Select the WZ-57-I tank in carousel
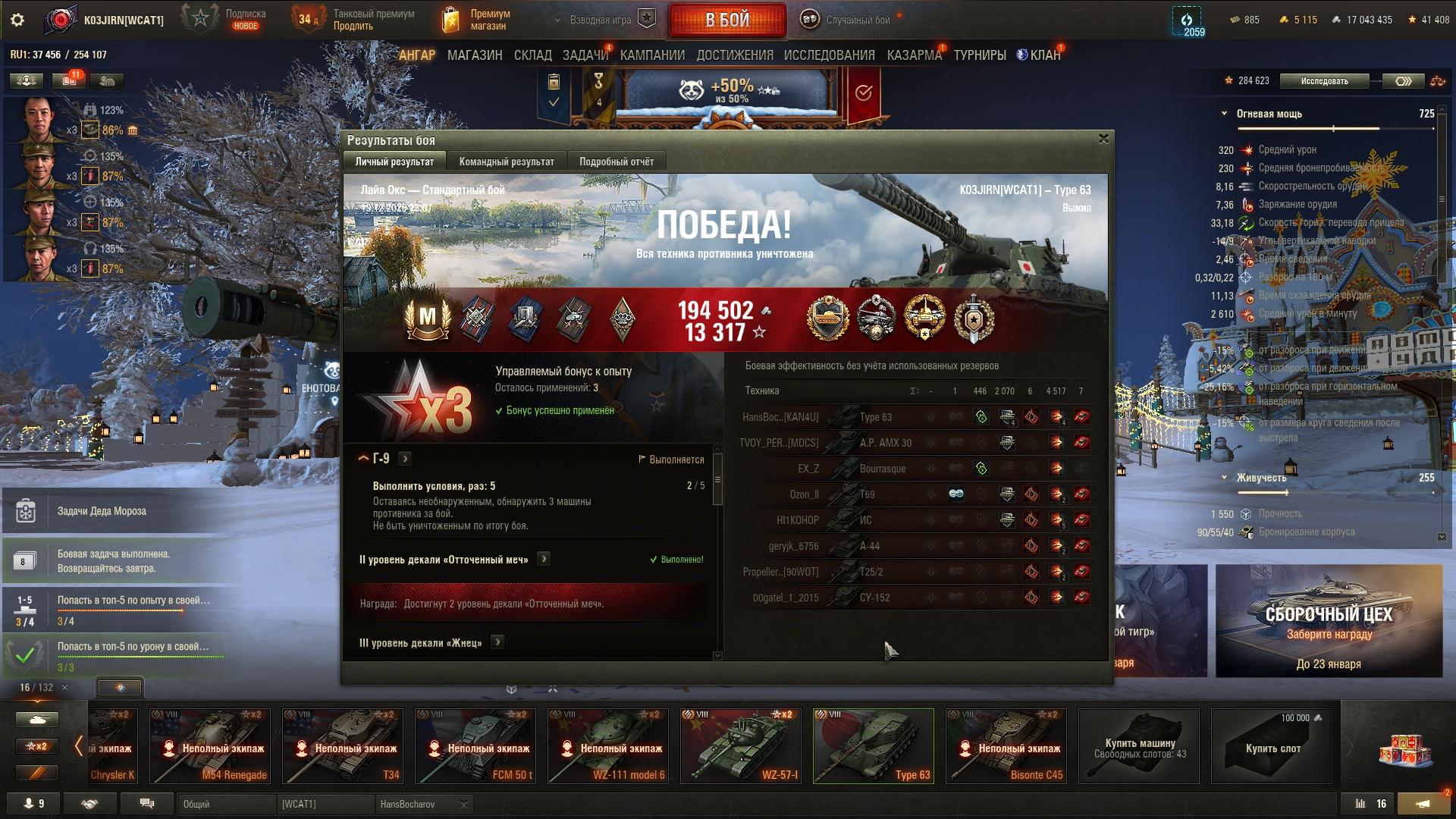The image size is (1456, 819). coord(740,746)
